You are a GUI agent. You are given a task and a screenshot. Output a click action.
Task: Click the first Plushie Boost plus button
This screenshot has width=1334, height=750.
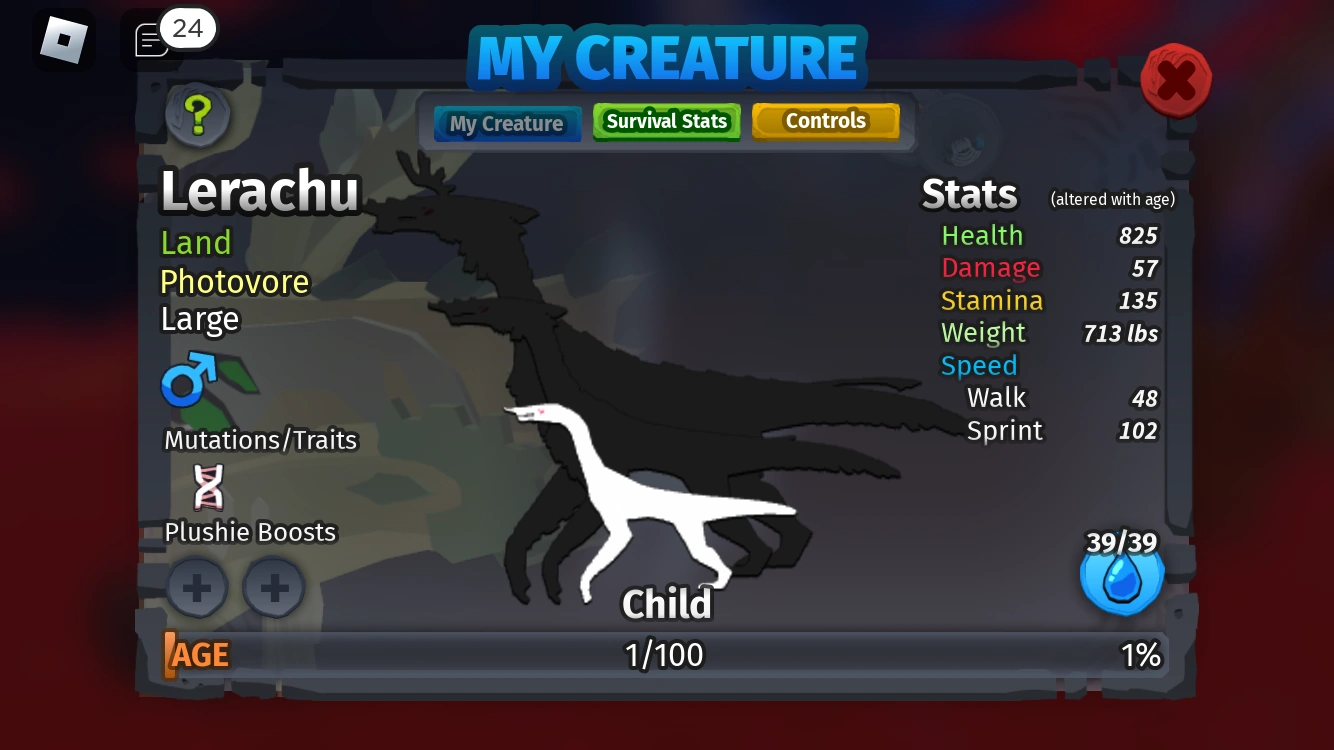pos(197,587)
